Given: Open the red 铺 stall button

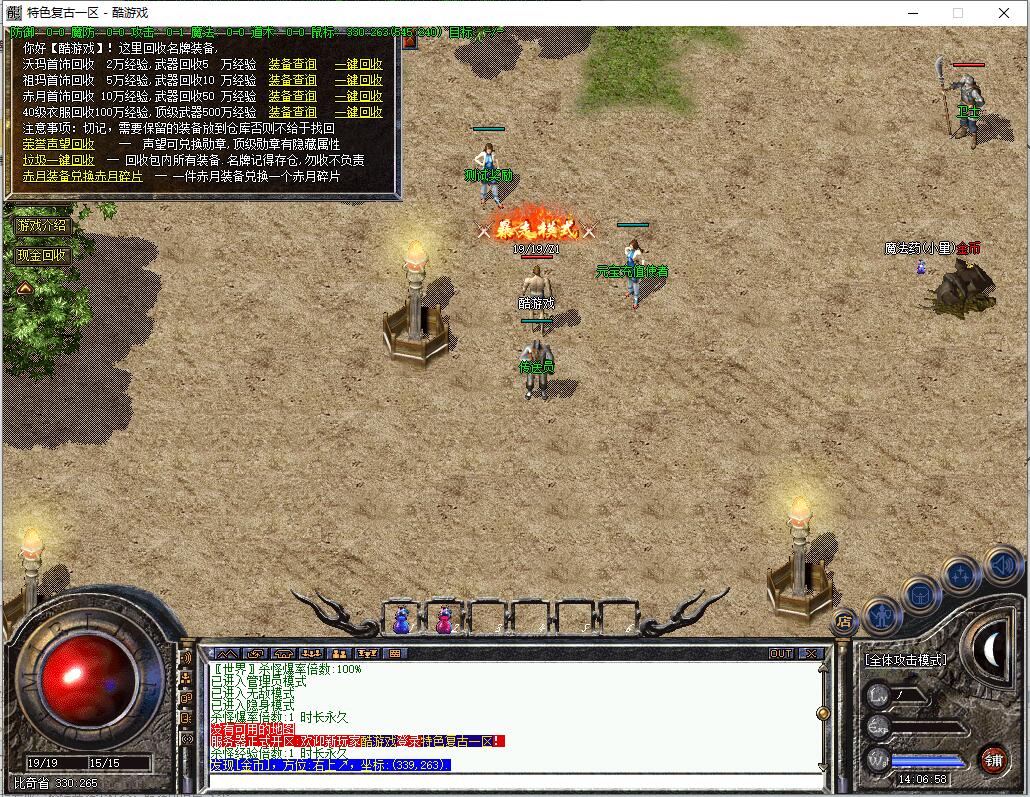Looking at the screenshot, I should 993,759.
